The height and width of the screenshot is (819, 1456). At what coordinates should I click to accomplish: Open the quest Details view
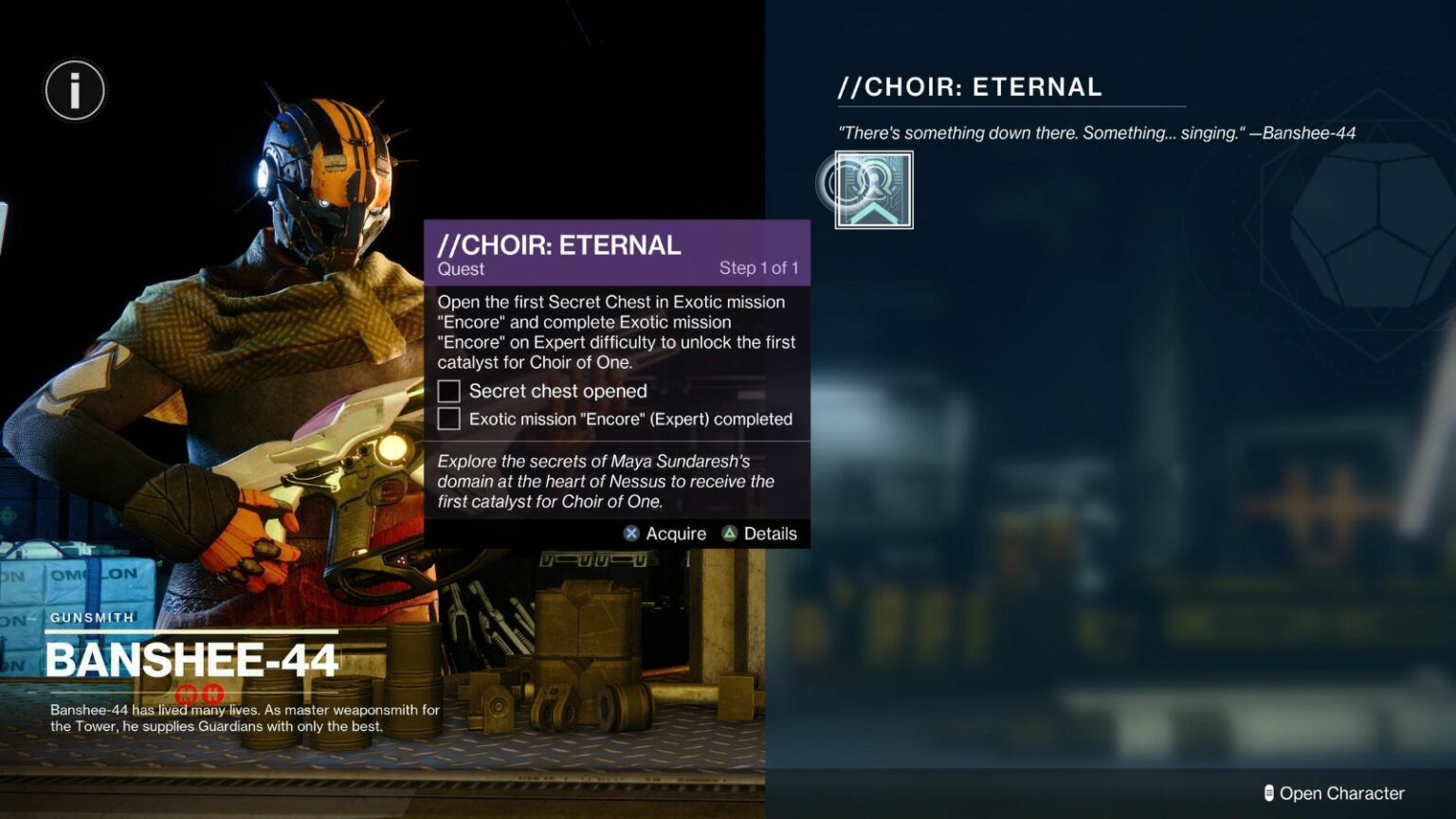coord(770,533)
